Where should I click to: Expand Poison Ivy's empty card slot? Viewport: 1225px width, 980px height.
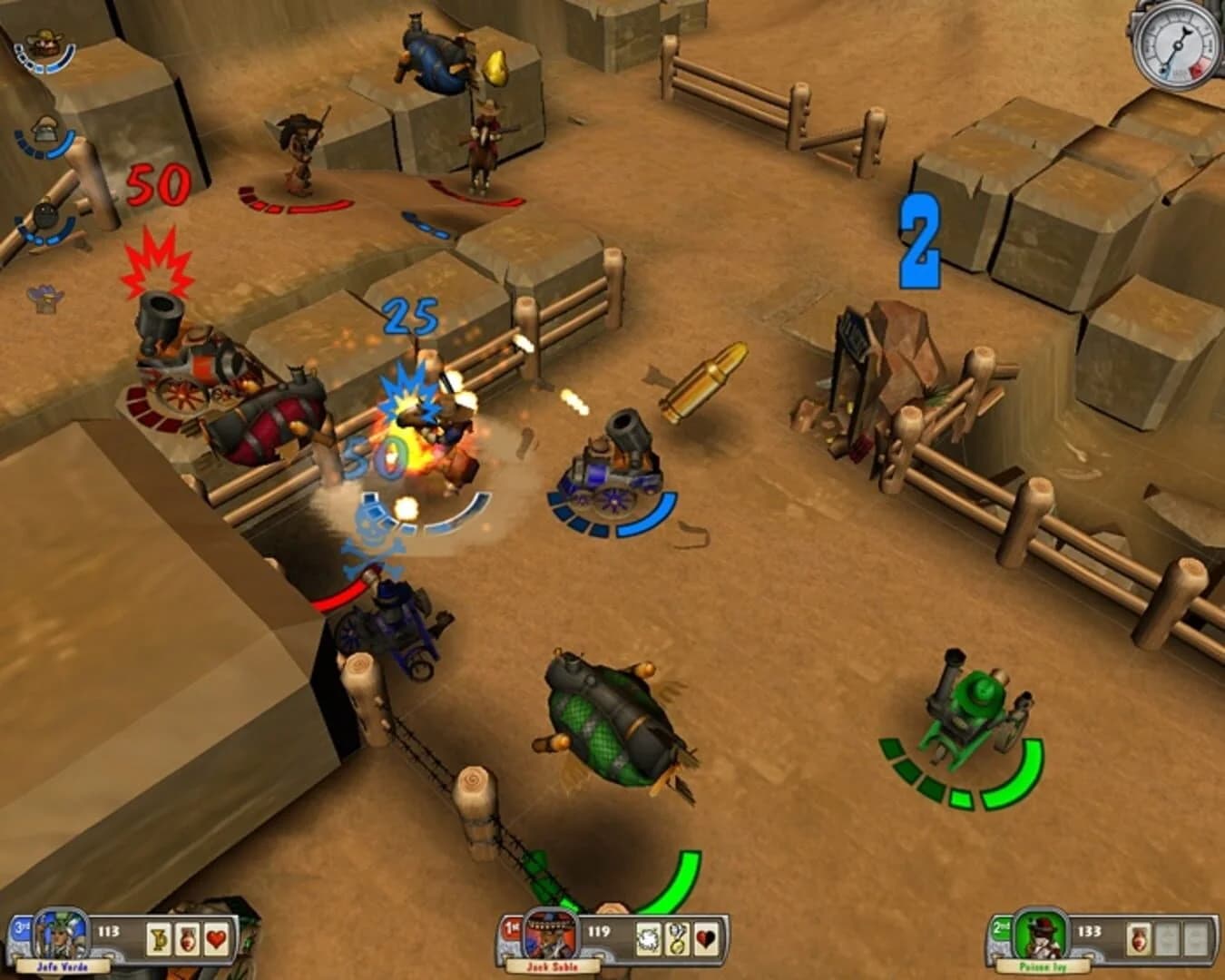1167,939
